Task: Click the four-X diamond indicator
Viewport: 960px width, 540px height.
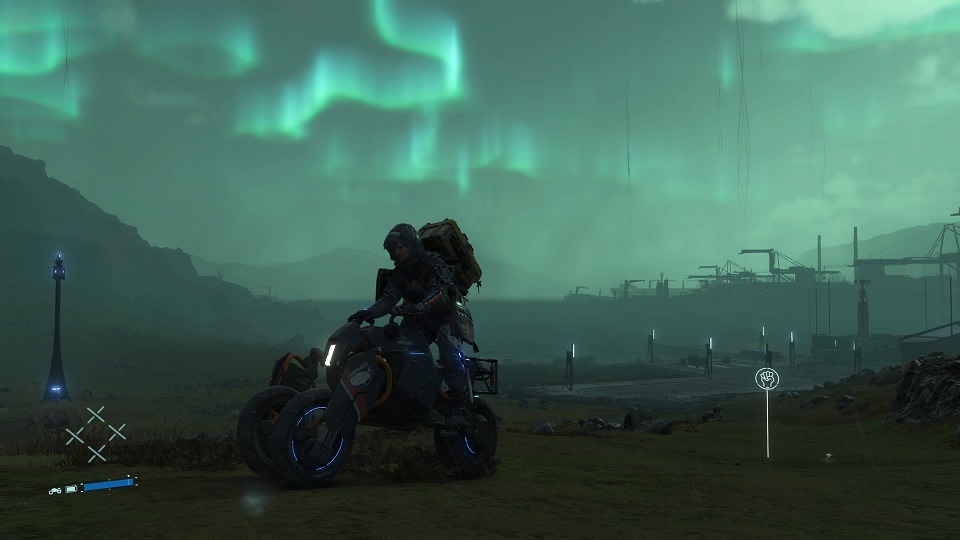Action: pos(96,433)
